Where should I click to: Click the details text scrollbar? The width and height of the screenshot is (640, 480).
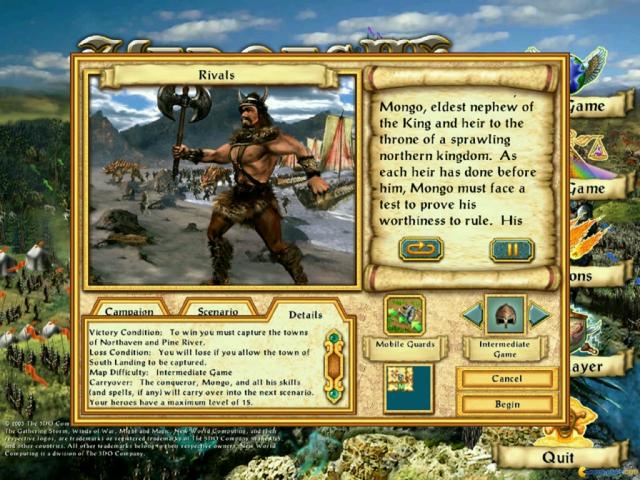[334, 366]
